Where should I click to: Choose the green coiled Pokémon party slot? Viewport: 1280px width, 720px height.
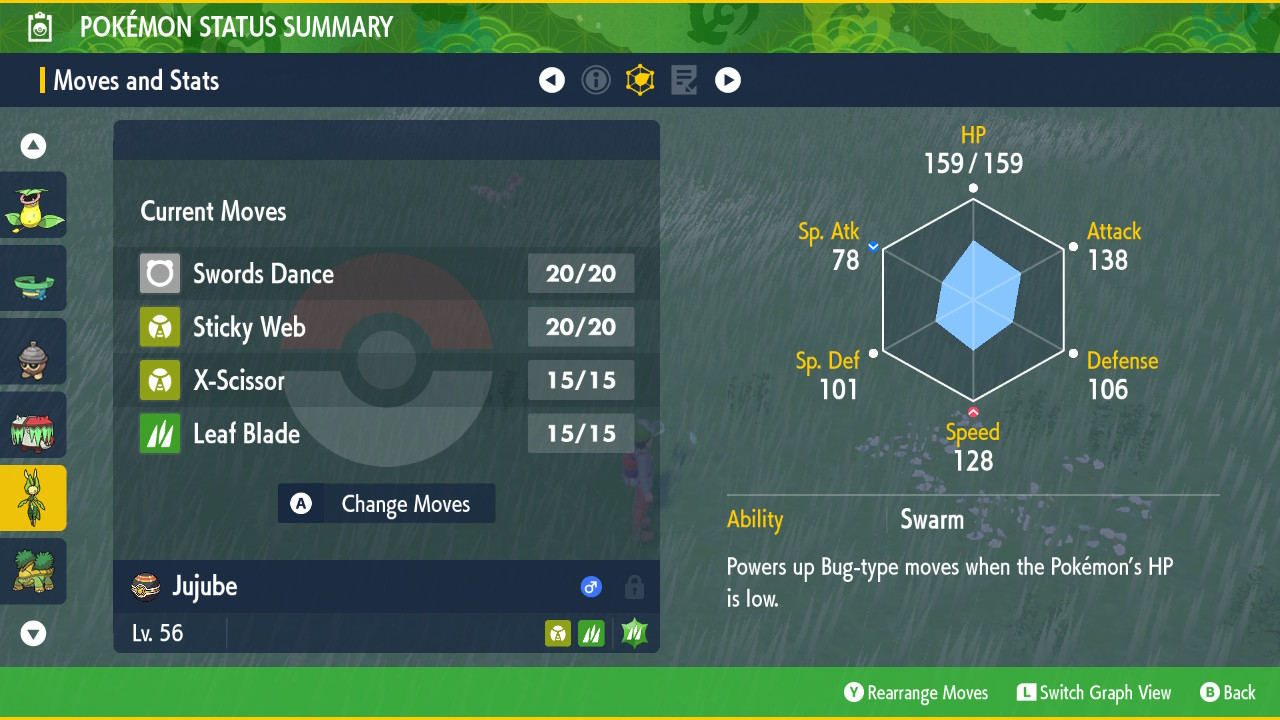(33, 279)
